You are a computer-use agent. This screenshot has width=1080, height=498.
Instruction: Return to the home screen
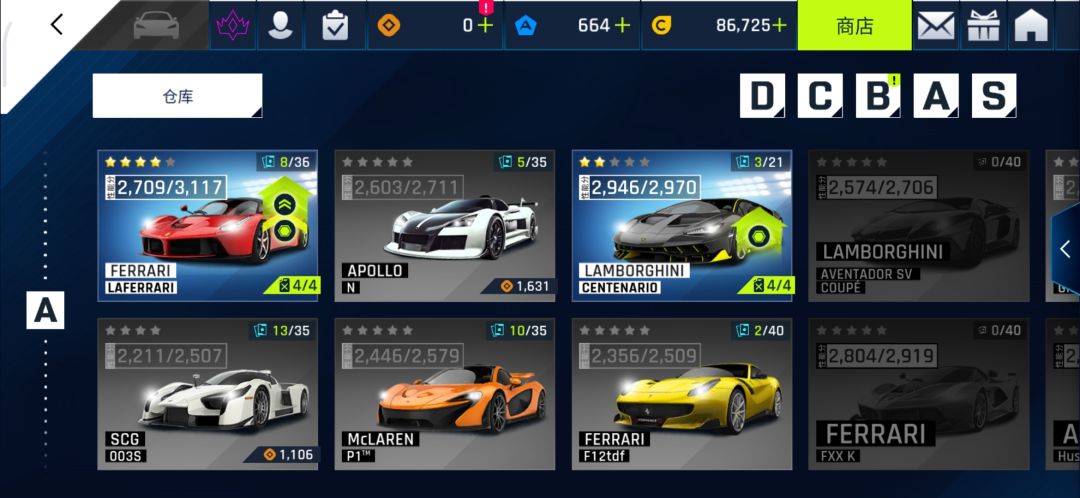(1031, 25)
